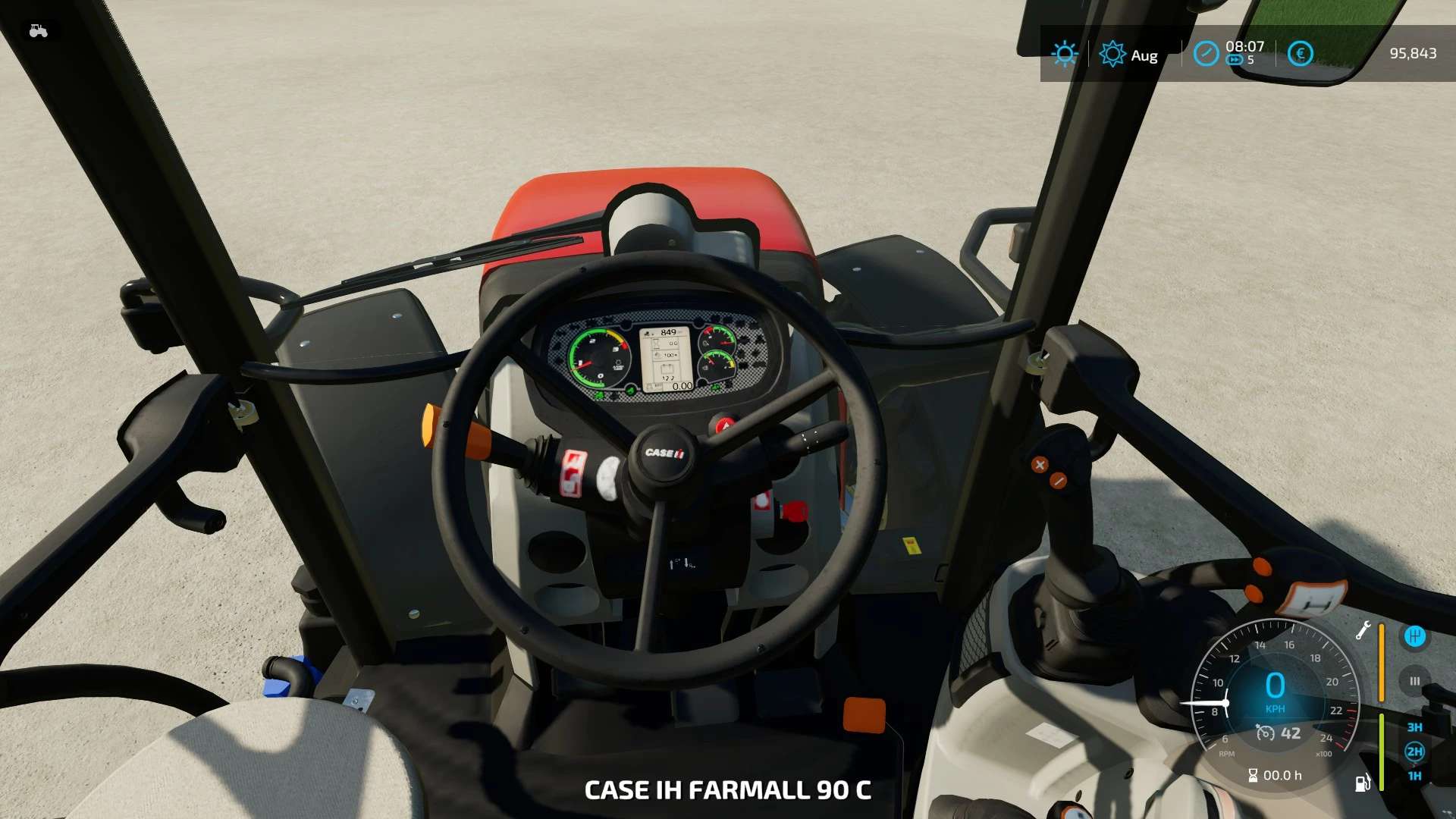Select the wrench vehicle damage icon

(1363, 630)
